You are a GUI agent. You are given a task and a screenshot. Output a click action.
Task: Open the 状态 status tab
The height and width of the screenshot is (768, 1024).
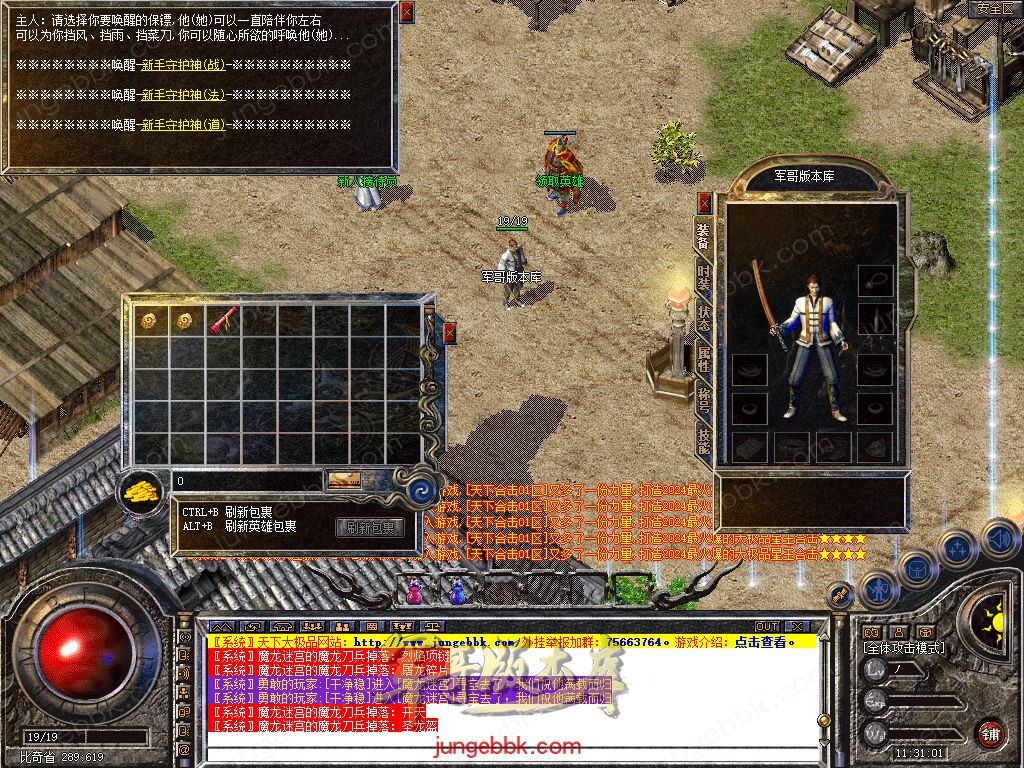704,319
